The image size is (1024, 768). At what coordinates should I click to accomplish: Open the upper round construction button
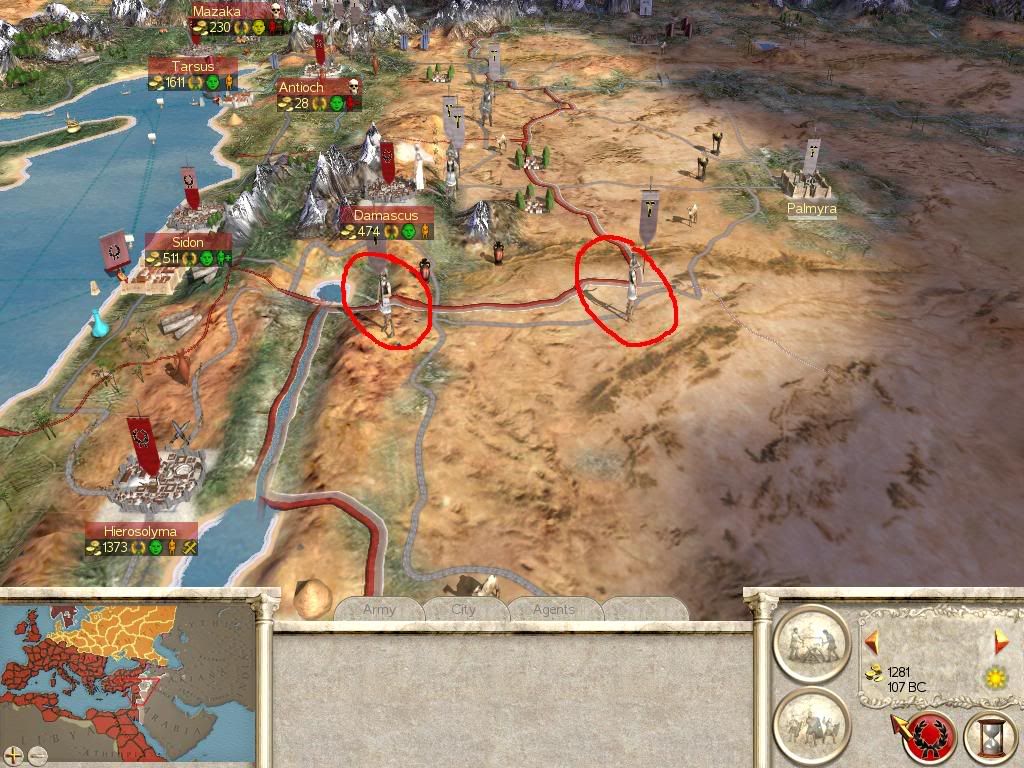click(810, 642)
